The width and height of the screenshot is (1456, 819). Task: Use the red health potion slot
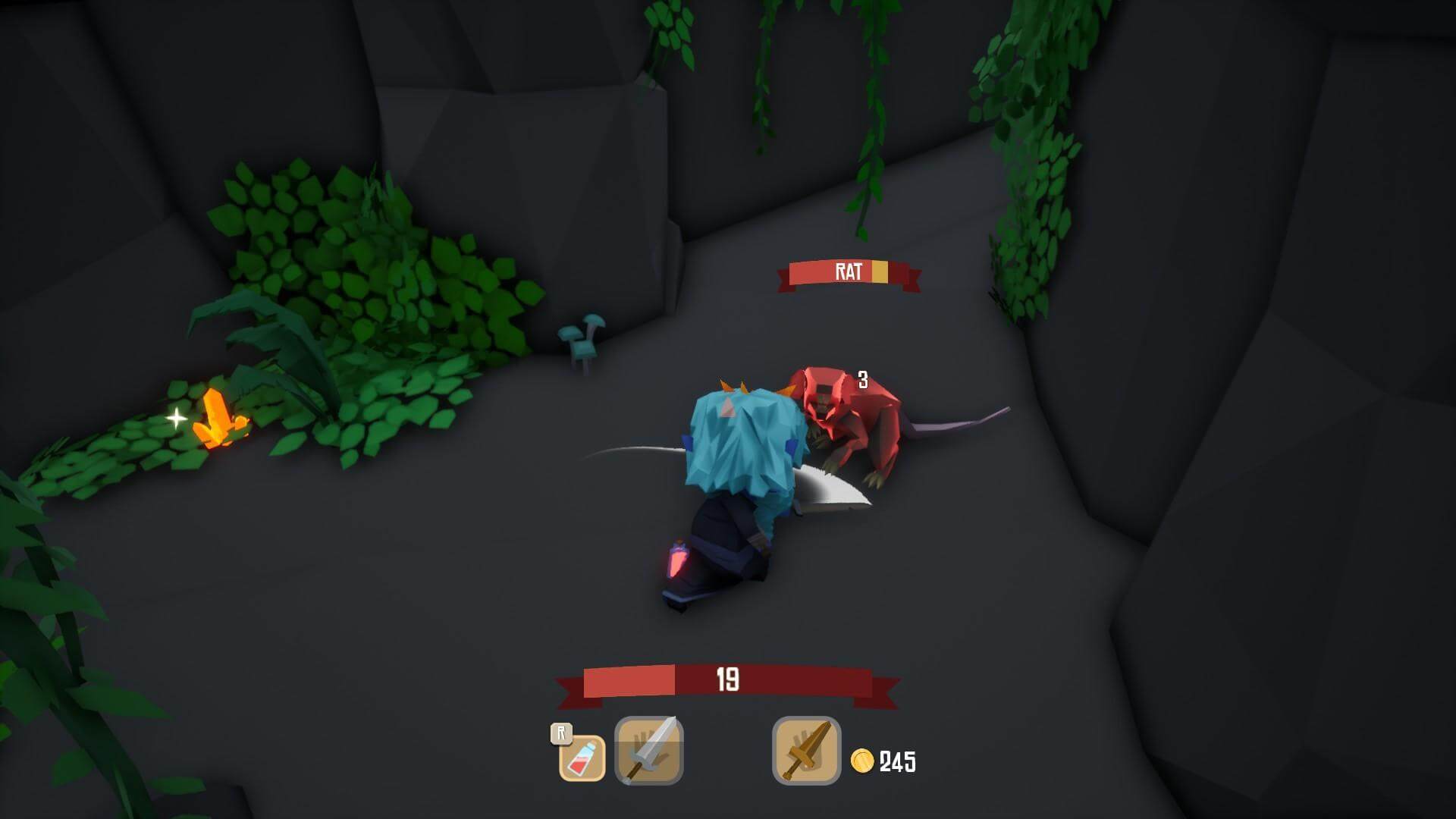(x=582, y=758)
